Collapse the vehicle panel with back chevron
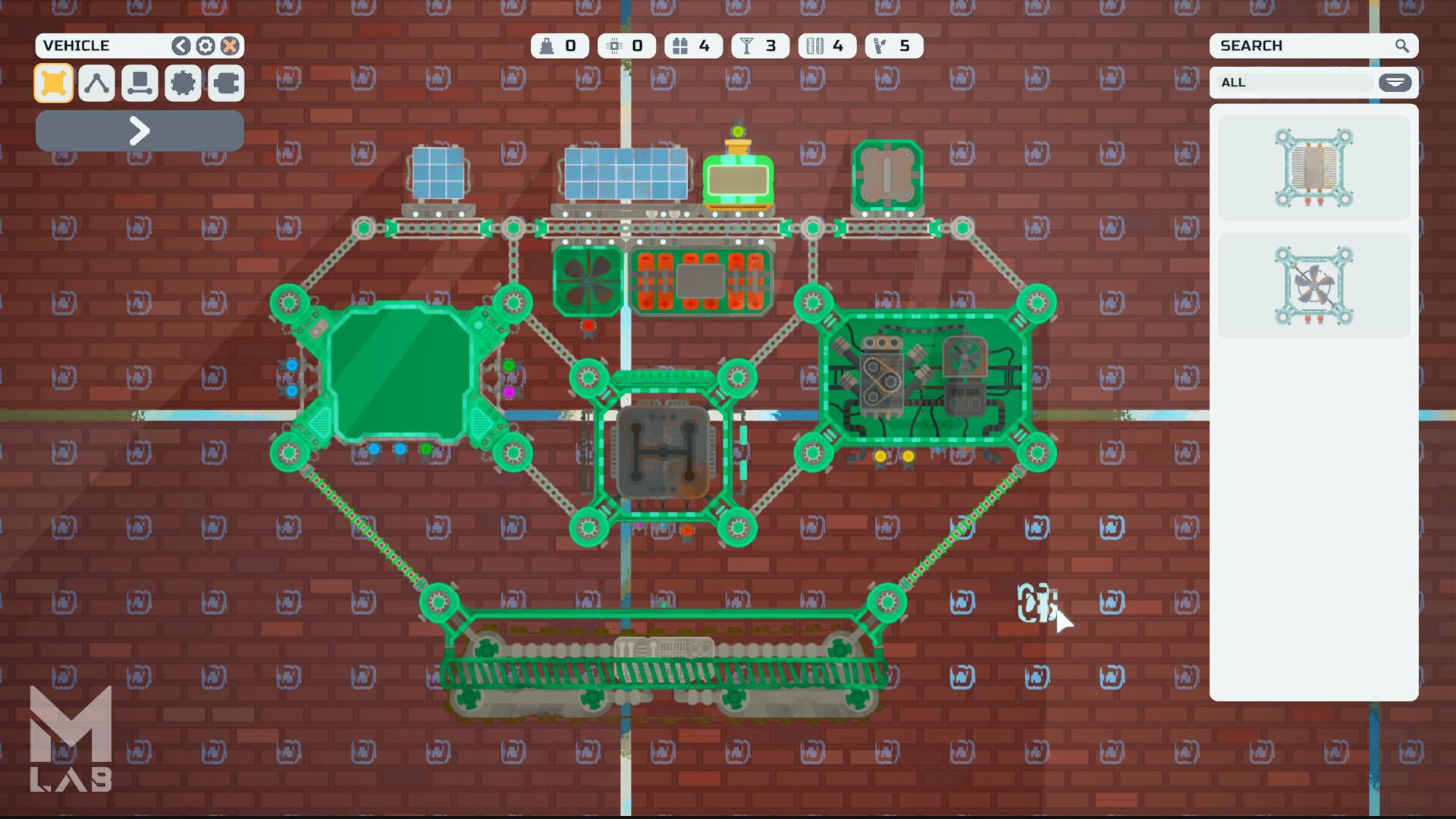 tap(180, 45)
